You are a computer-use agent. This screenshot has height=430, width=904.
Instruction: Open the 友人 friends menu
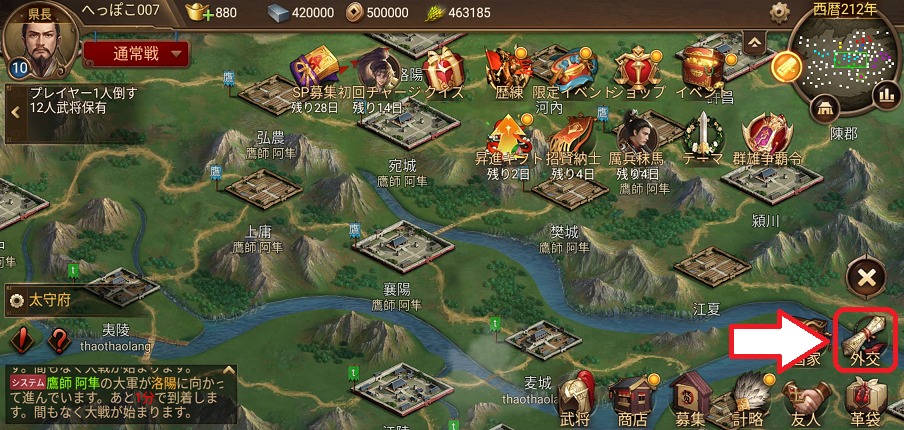click(x=806, y=398)
